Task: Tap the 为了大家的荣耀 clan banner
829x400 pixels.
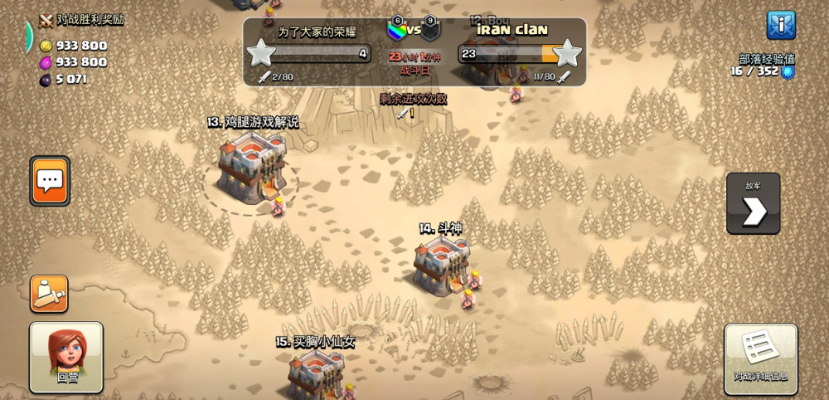Action: point(316,31)
